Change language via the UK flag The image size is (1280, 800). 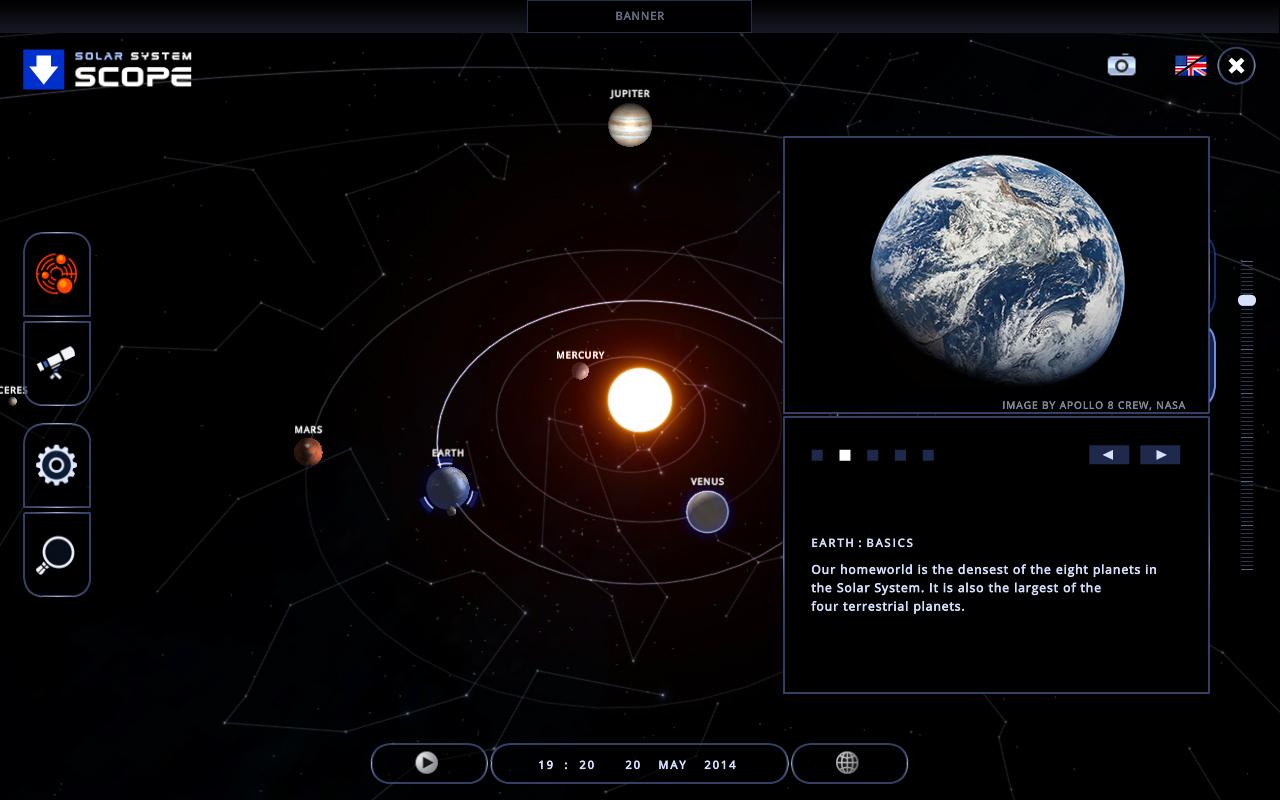click(x=1190, y=66)
